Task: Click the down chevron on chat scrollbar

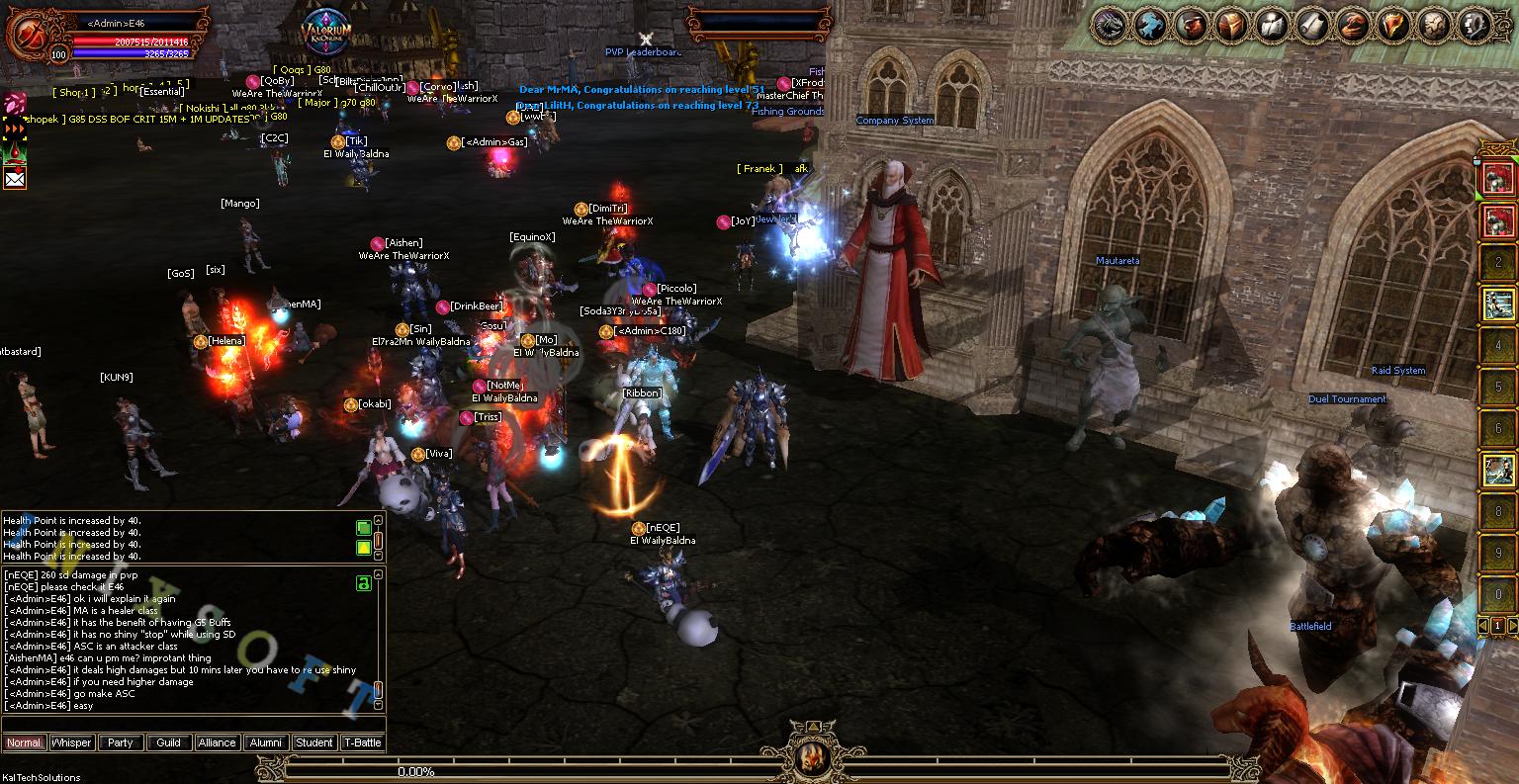Action: [x=378, y=555]
